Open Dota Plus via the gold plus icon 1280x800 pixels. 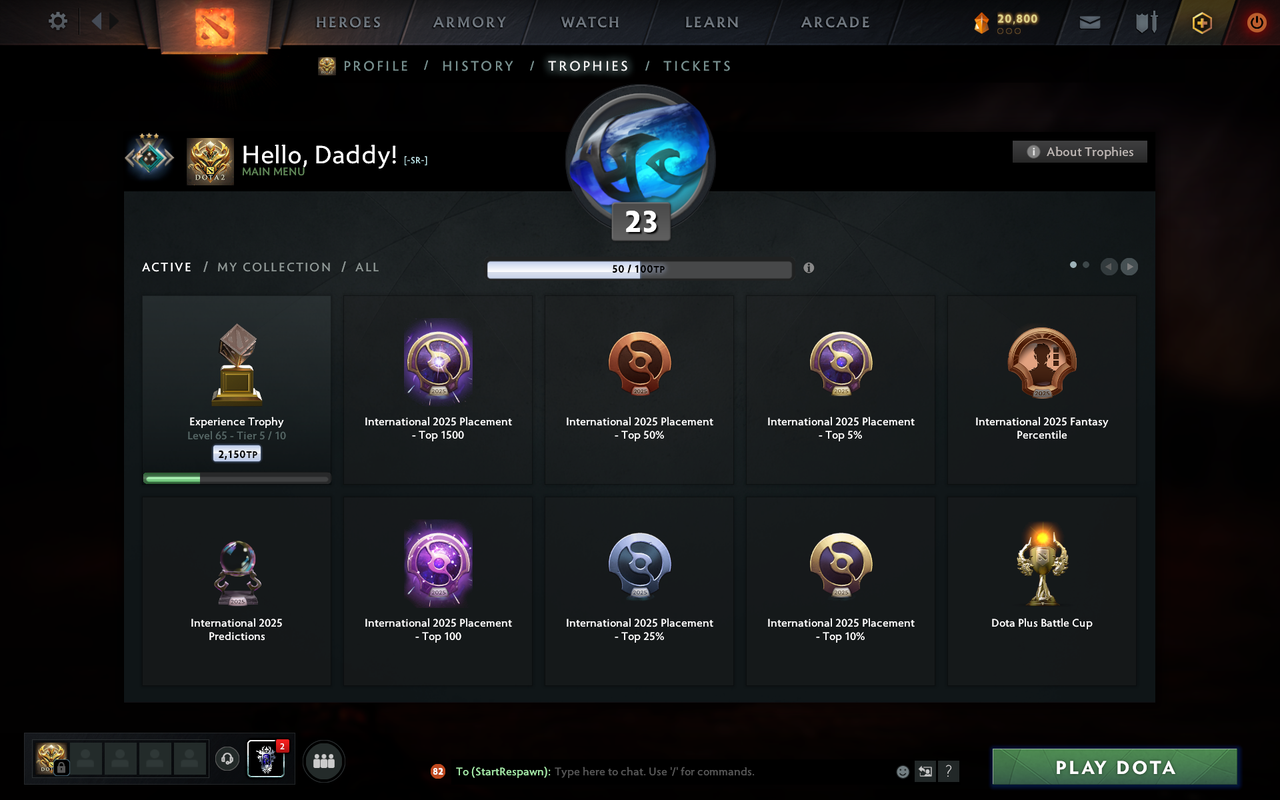tap(1201, 21)
